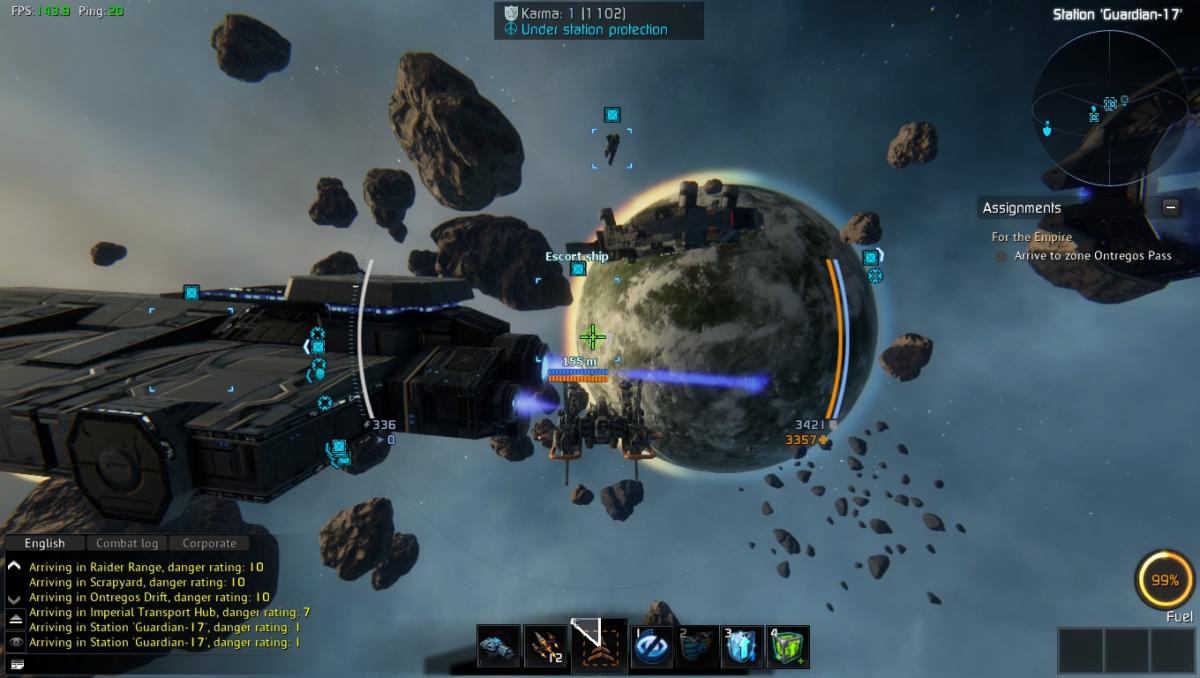This screenshot has width=1200, height=678.
Task: Open the chat input window icon
Action: (15, 663)
